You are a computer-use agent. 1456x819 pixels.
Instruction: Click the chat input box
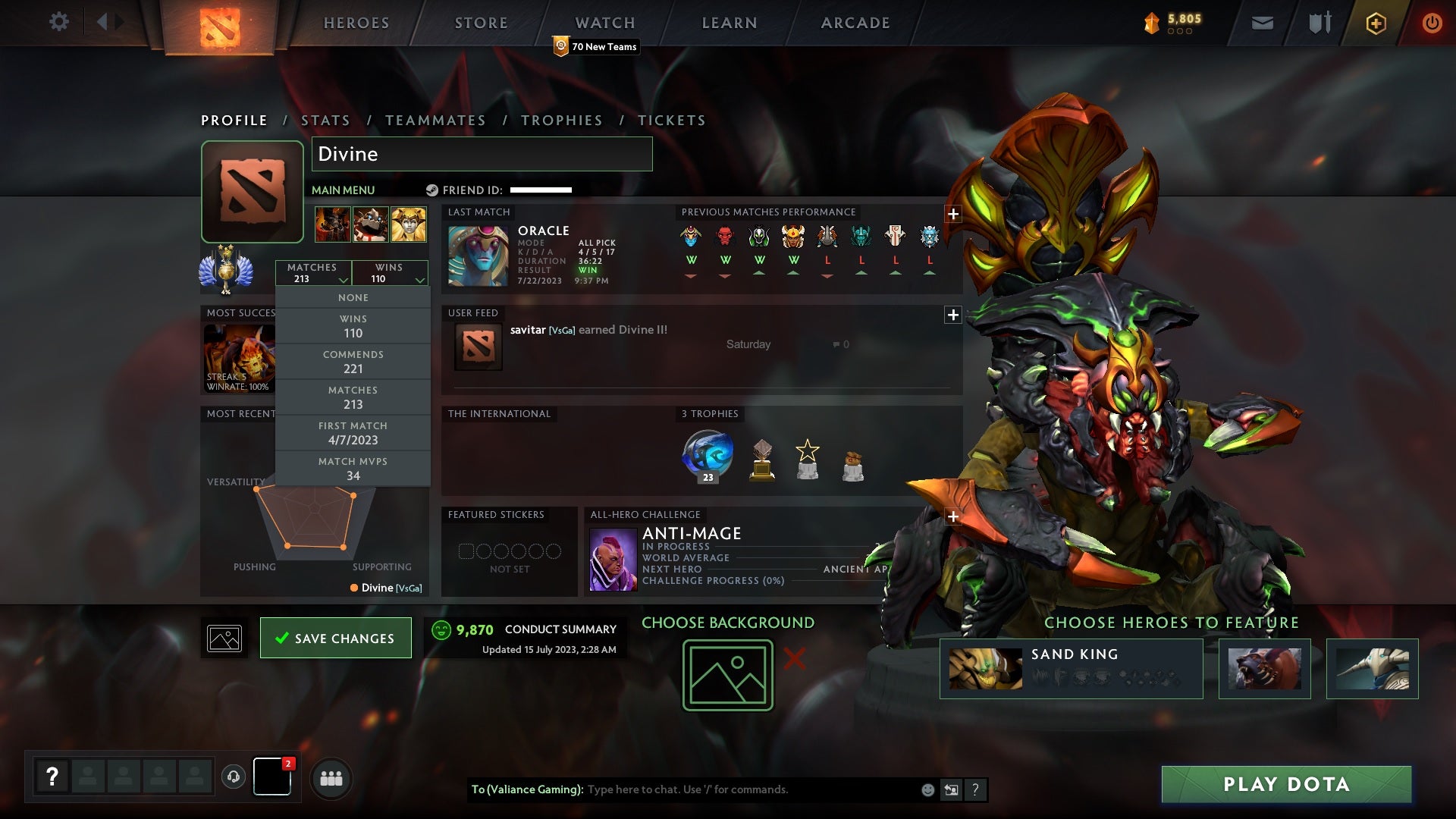751,789
